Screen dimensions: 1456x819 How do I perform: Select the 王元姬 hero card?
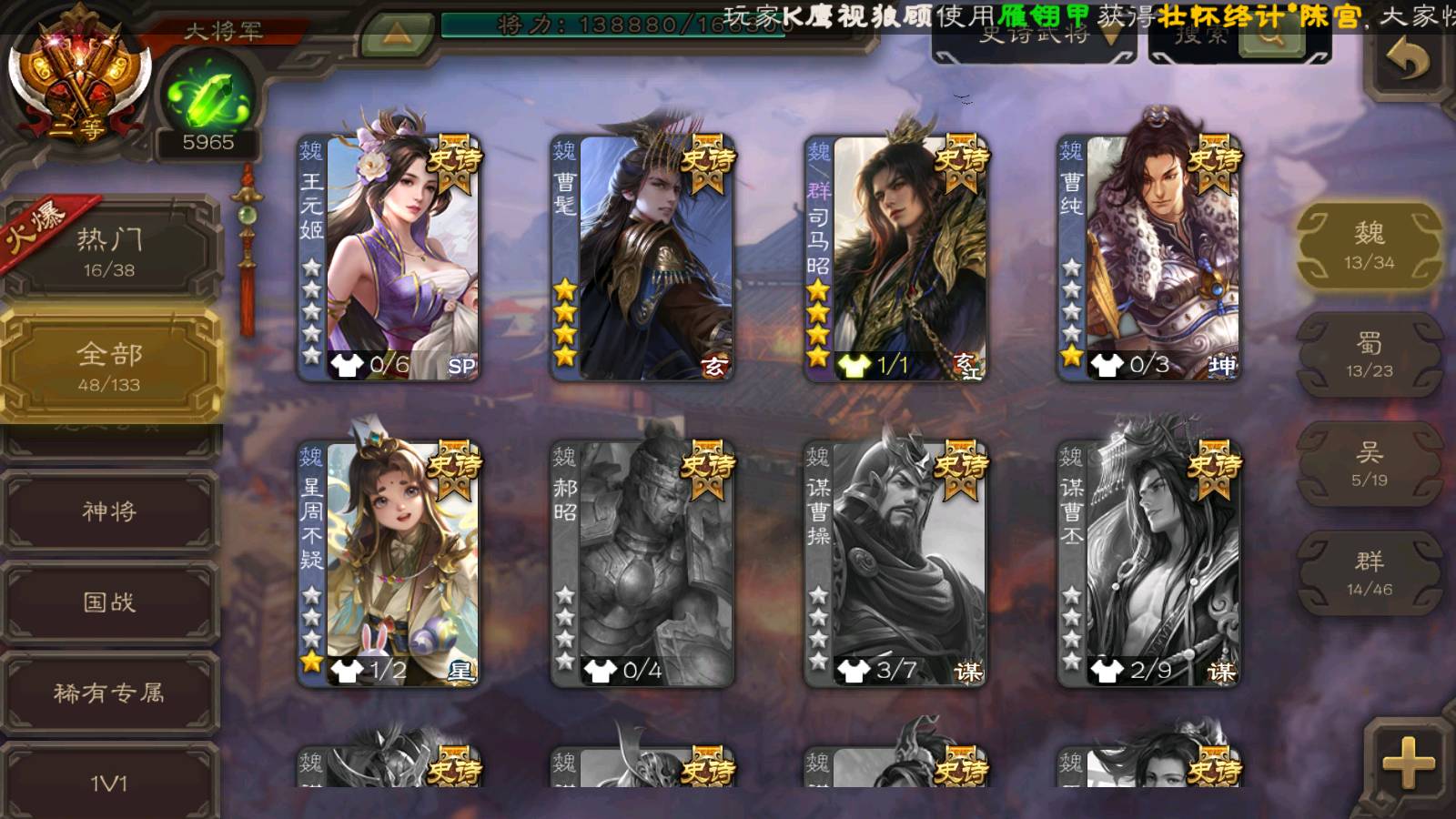click(389, 258)
